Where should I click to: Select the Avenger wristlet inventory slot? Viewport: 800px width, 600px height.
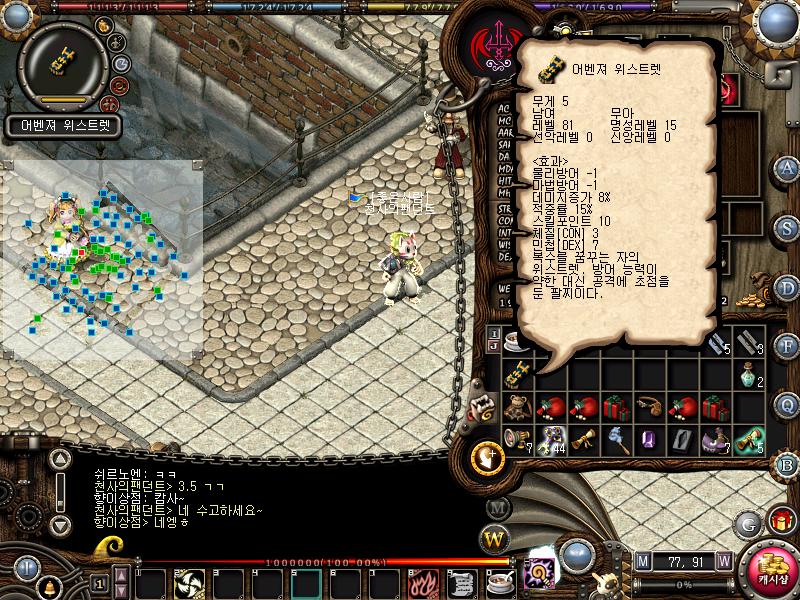tap(517, 374)
